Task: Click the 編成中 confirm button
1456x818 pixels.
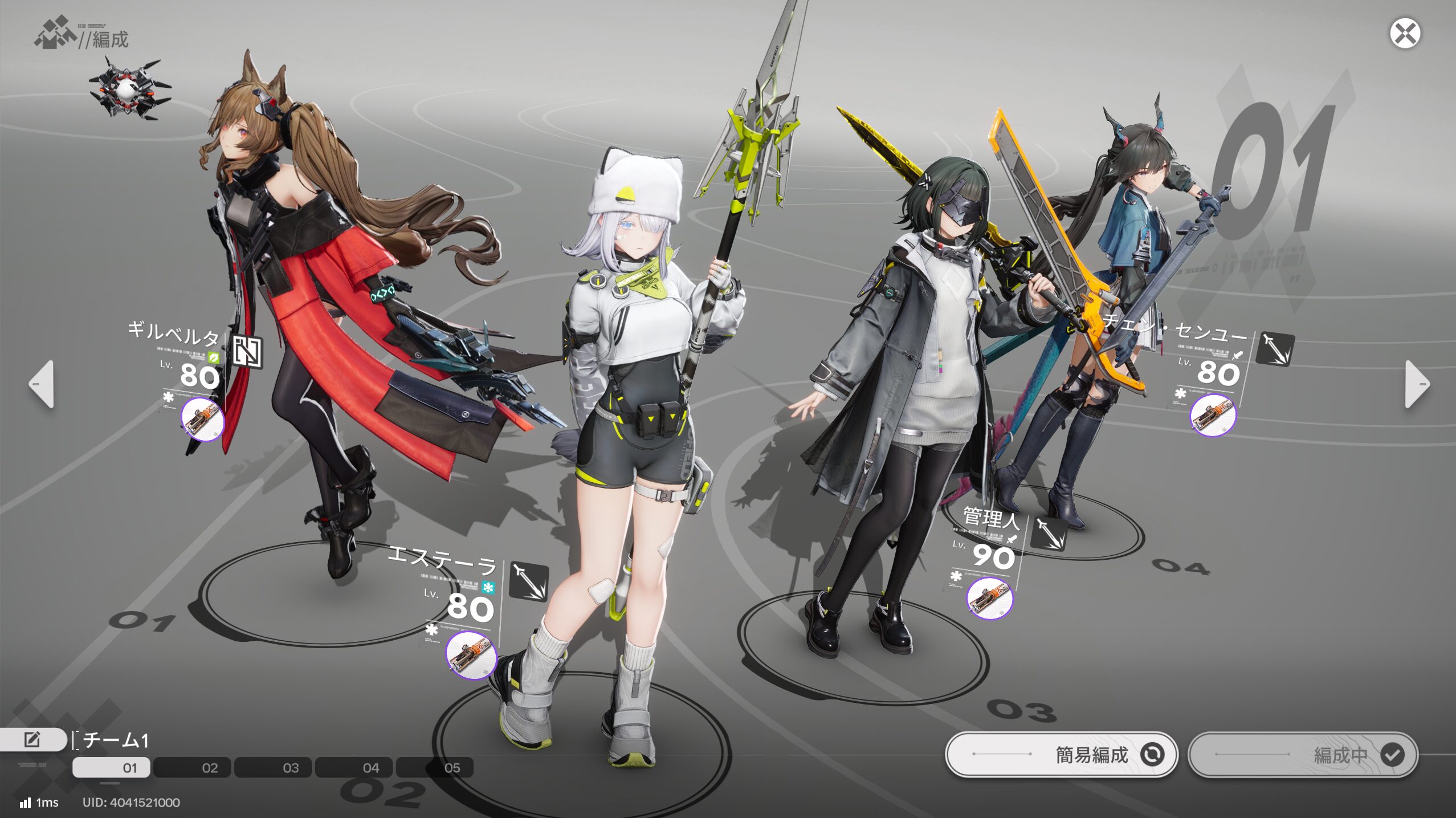Action: (1303, 754)
